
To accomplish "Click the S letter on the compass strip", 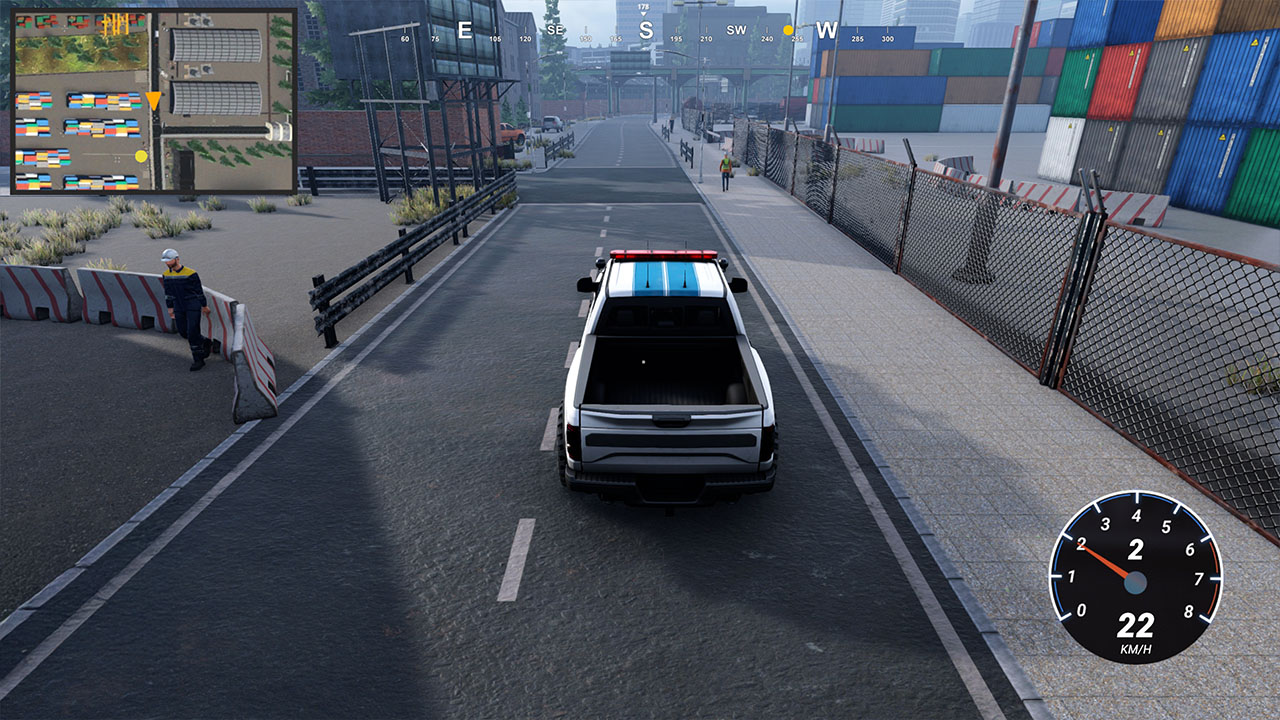I will pyautogui.click(x=645, y=30).
